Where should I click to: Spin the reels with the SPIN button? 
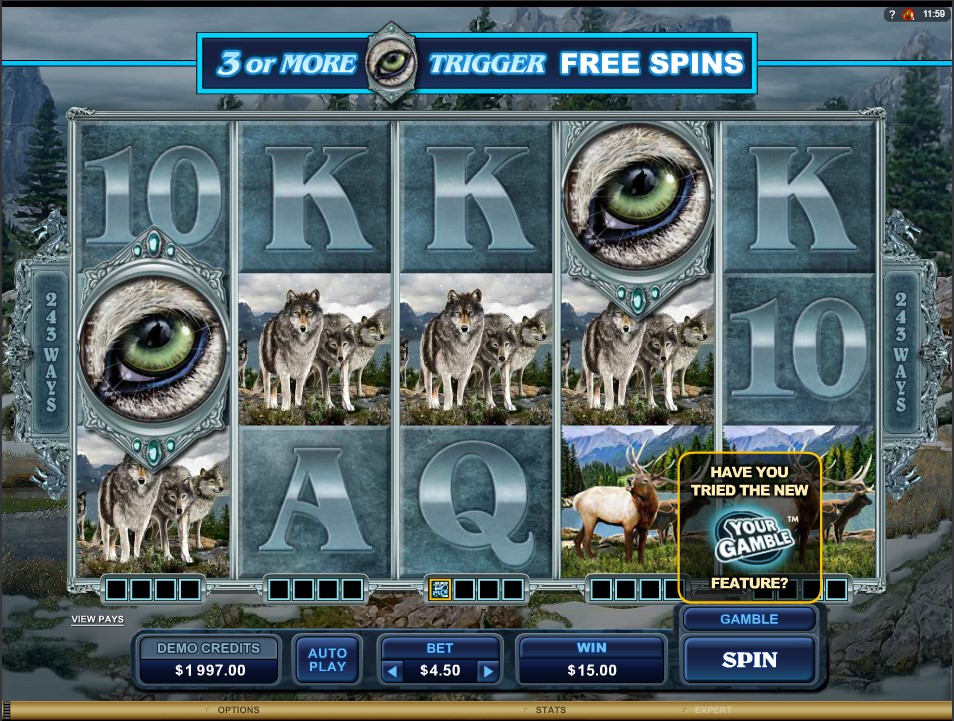[x=749, y=659]
